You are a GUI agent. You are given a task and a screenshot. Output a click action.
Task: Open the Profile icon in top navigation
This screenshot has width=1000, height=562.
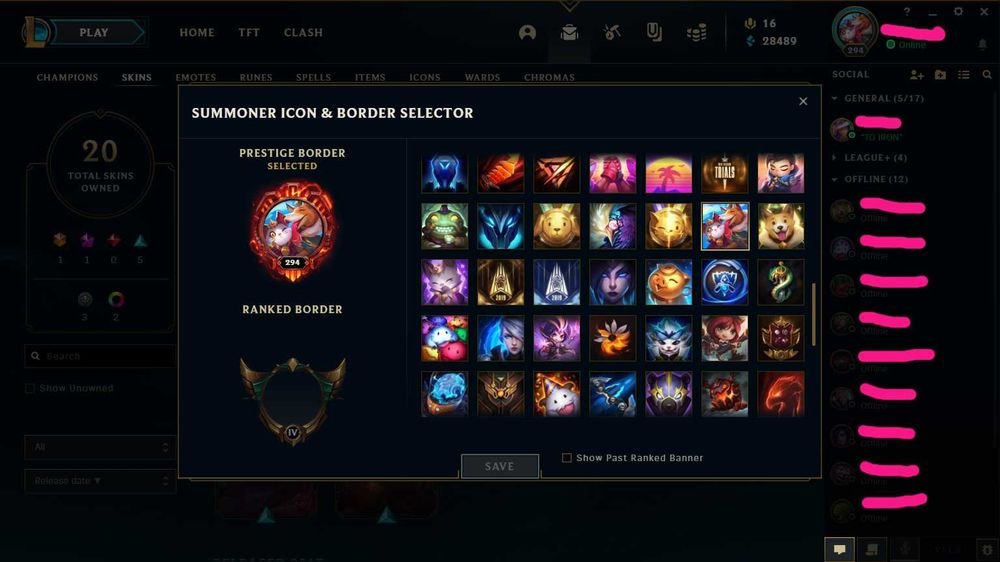[x=527, y=33]
